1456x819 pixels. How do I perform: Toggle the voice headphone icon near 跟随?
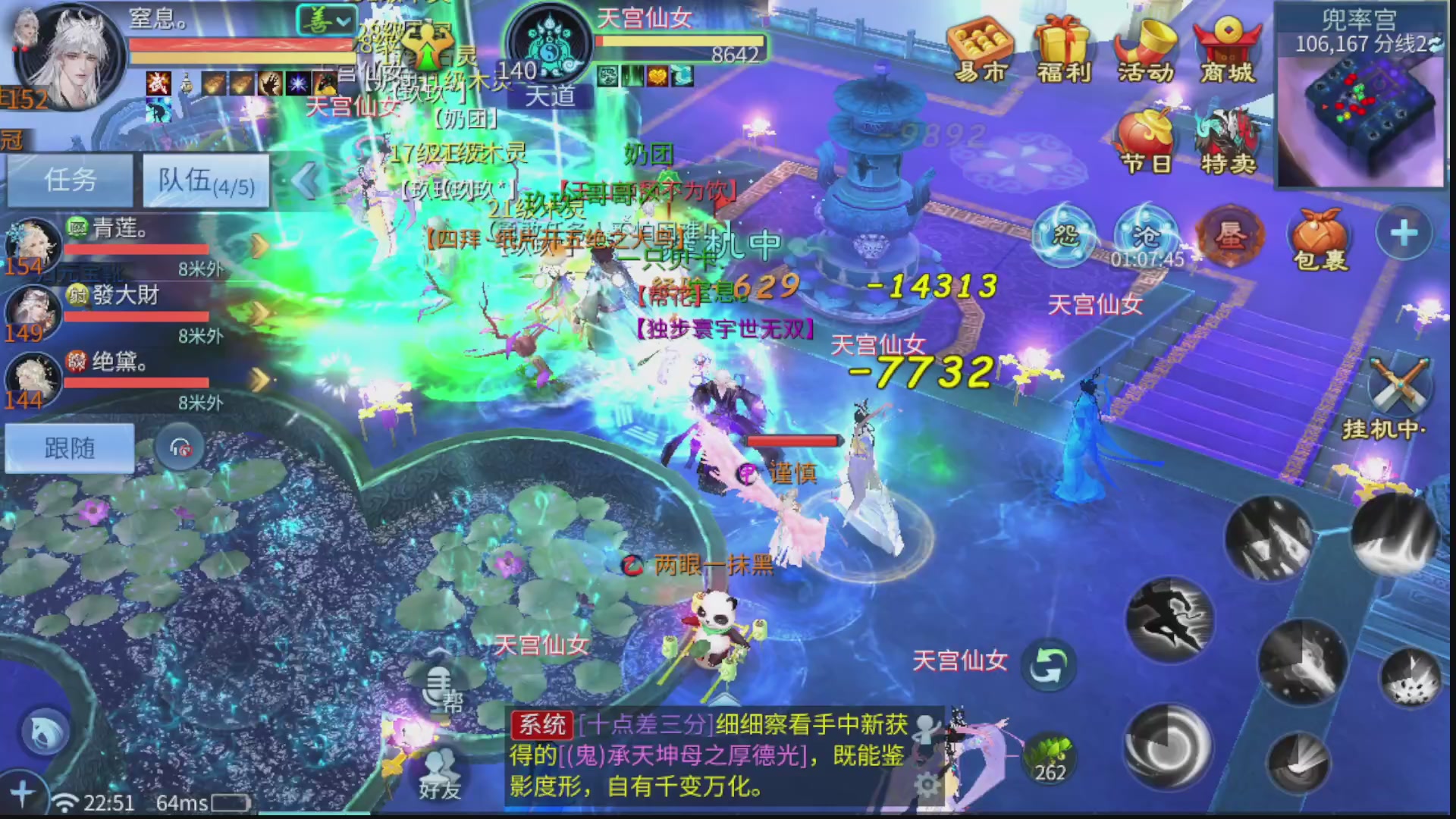click(x=180, y=447)
